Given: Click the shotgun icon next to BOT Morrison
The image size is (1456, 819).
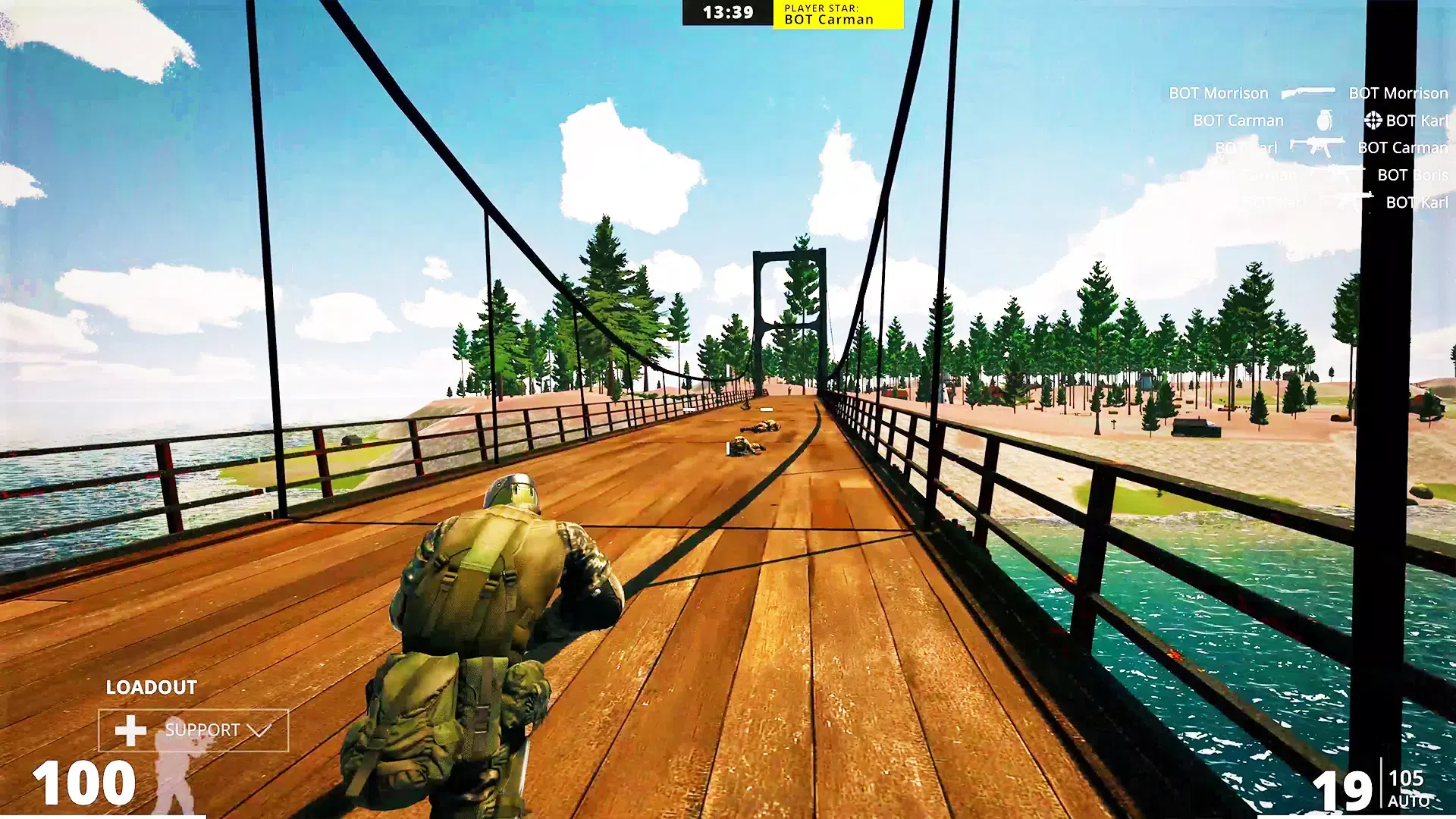Looking at the screenshot, I should click(1308, 93).
